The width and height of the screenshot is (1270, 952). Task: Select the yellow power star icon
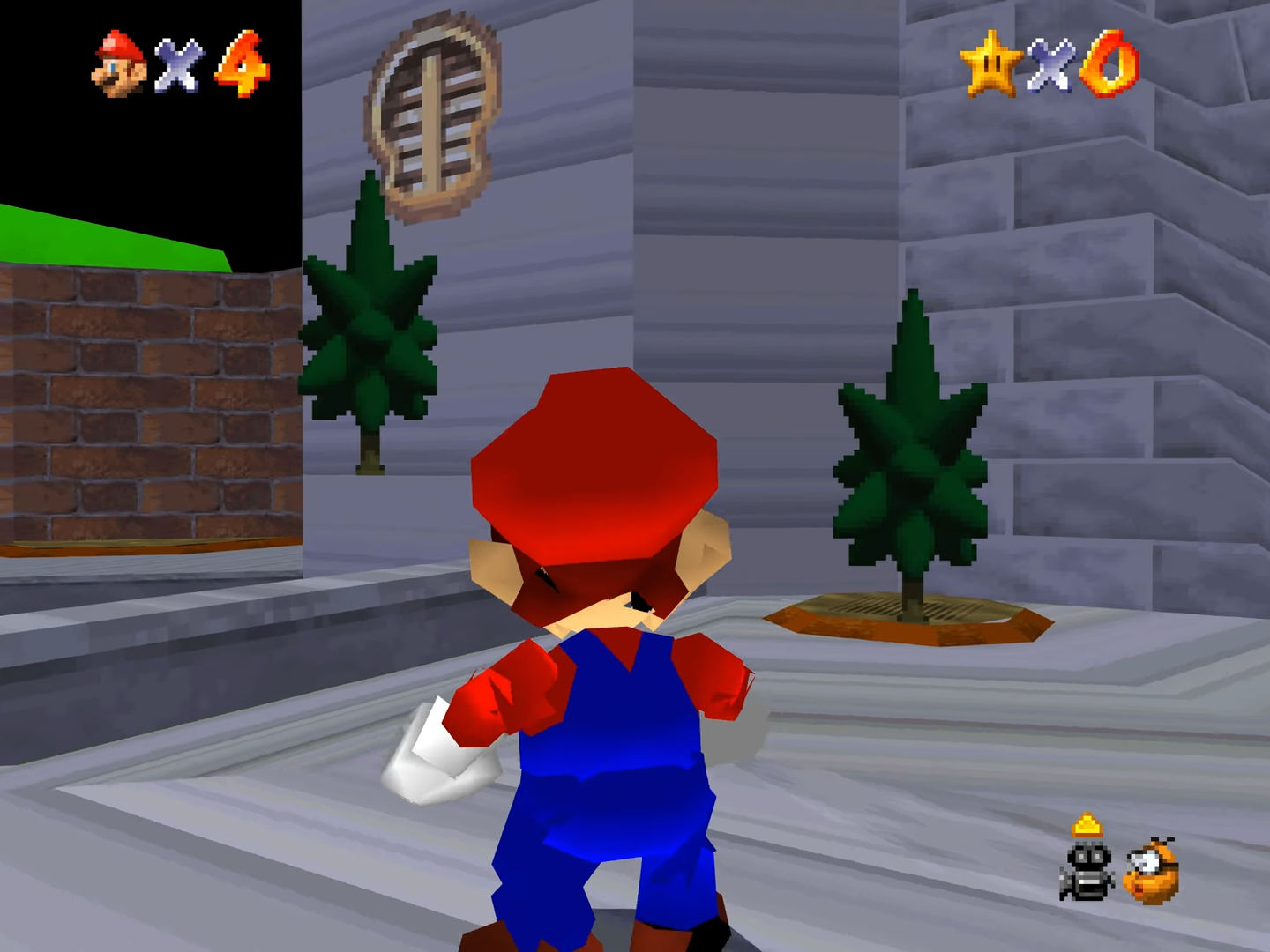pyautogui.click(x=990, y=63)
